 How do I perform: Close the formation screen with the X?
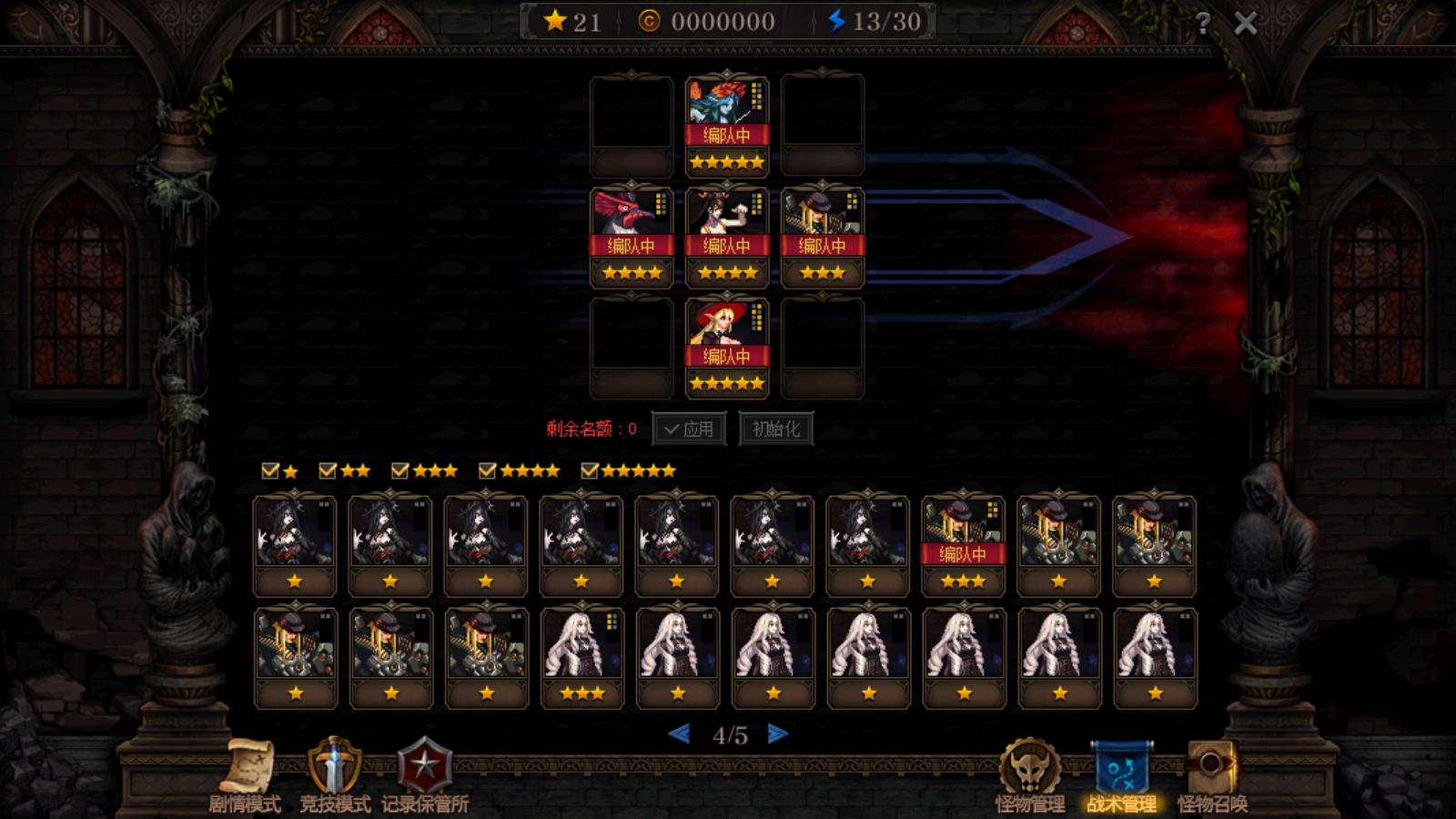[1245, 23]
